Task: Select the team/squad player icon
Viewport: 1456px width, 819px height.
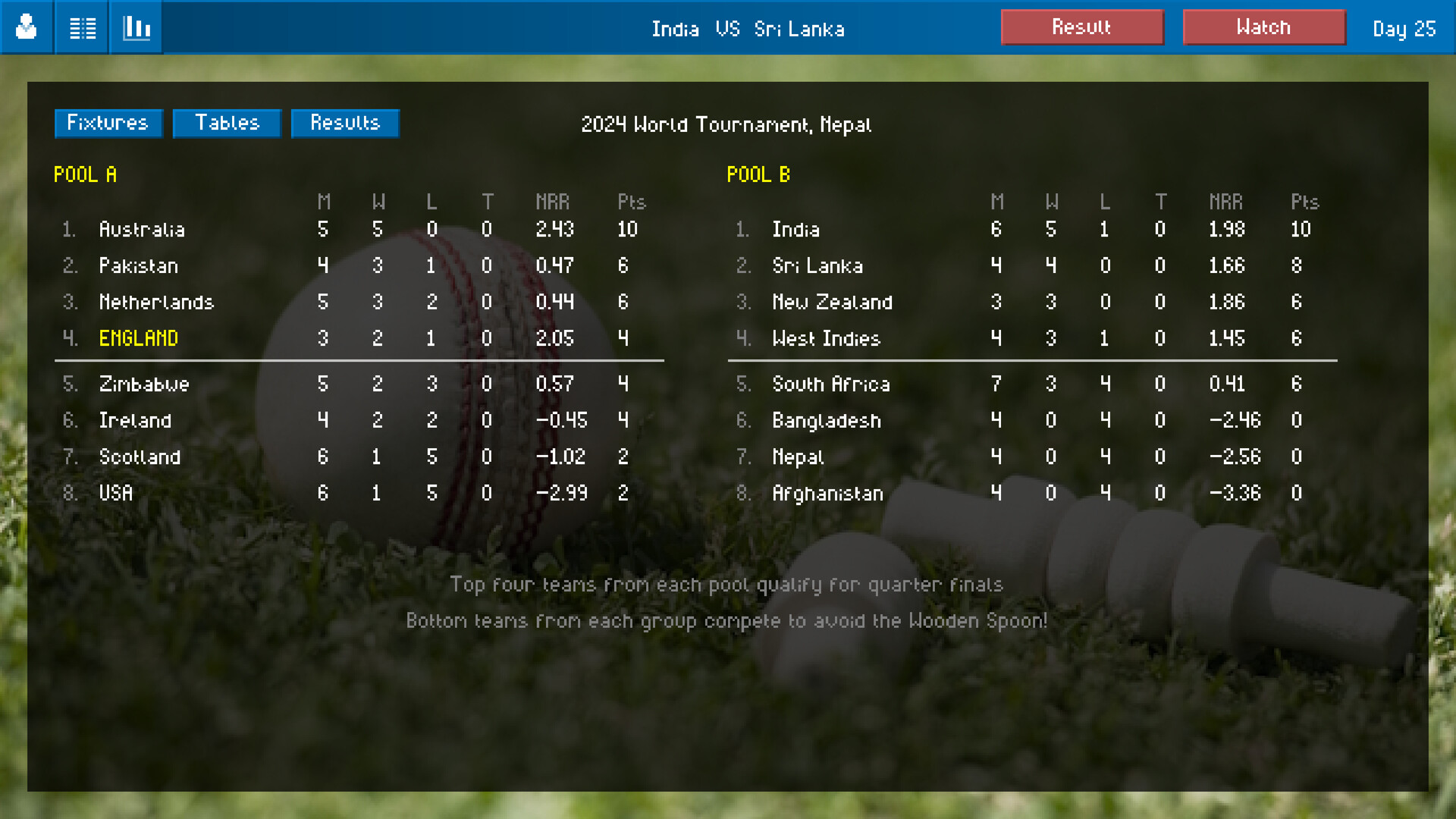Action: [27, 27]
